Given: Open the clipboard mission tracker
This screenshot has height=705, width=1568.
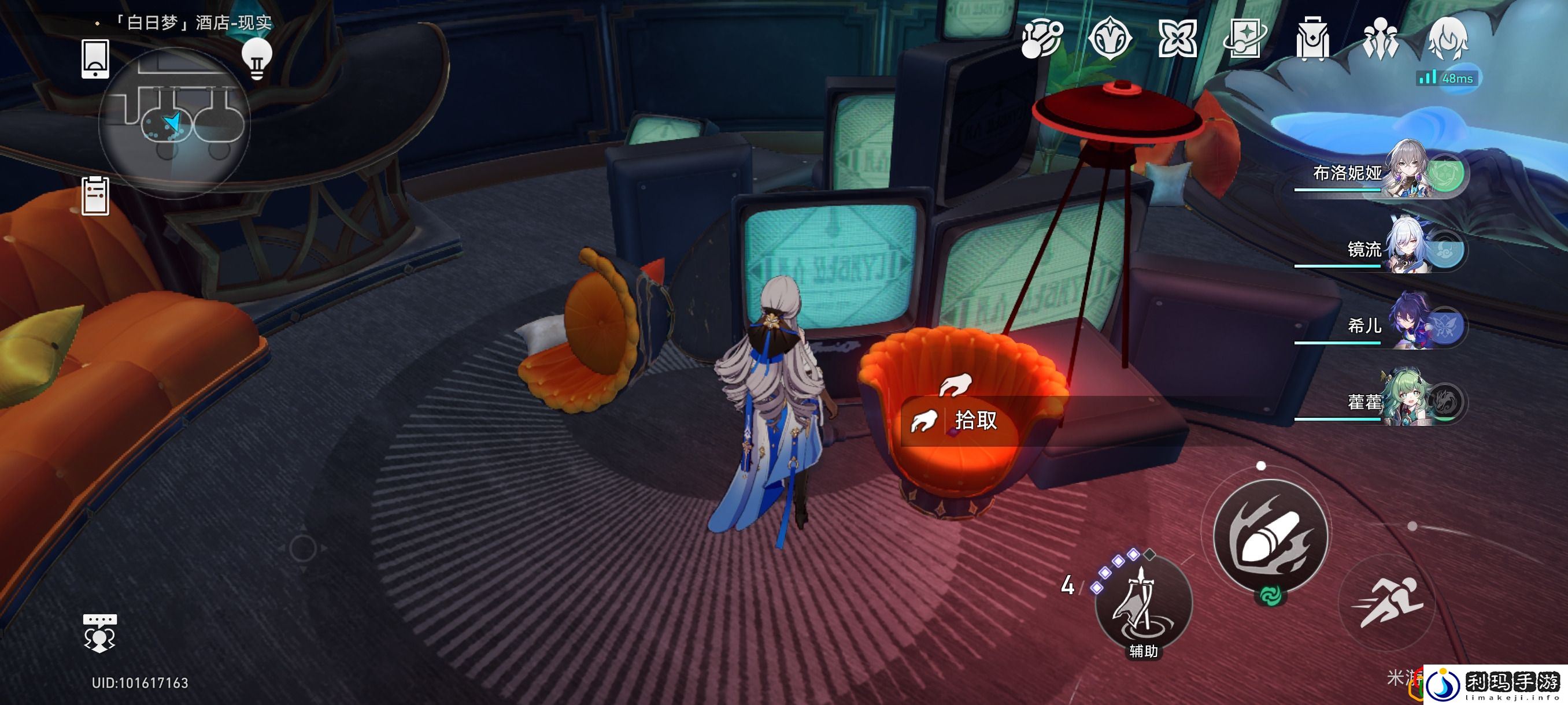Looking at the screenshot, I should coord(95,196).
